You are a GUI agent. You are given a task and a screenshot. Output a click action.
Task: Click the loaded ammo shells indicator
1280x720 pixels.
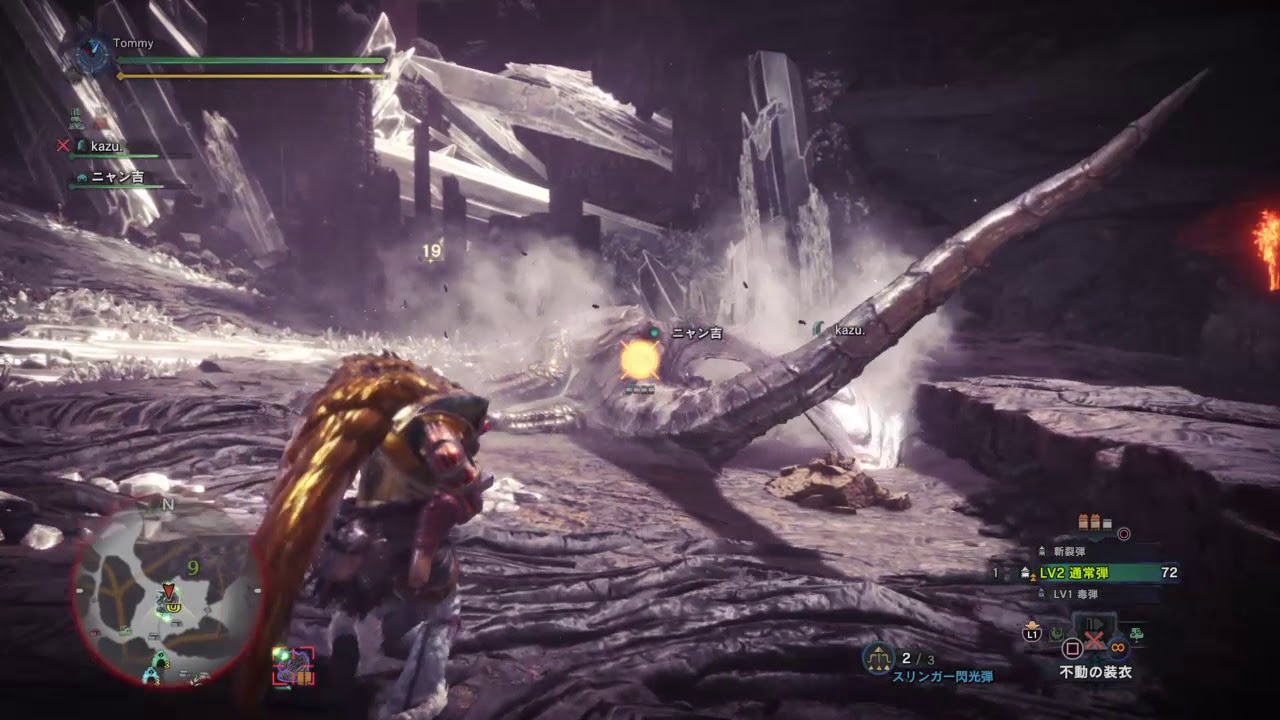point(1095,522)
